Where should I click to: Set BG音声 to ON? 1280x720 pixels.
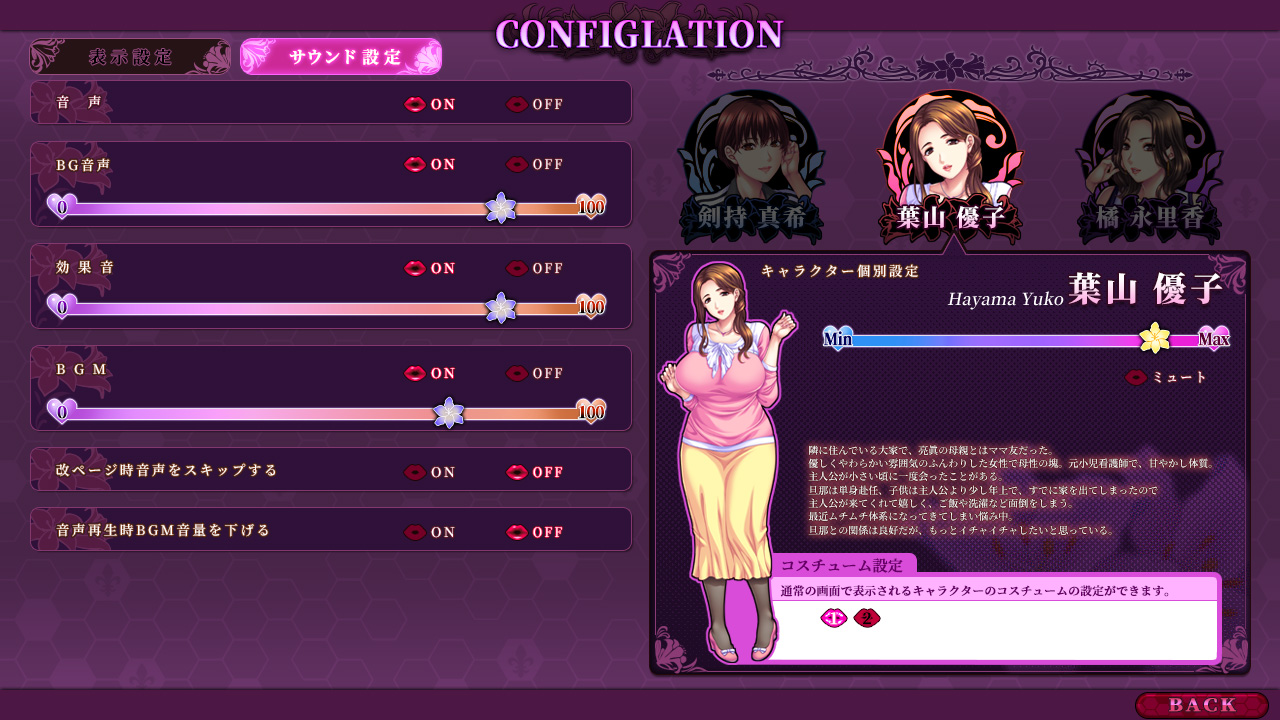[x=430, y=164]
